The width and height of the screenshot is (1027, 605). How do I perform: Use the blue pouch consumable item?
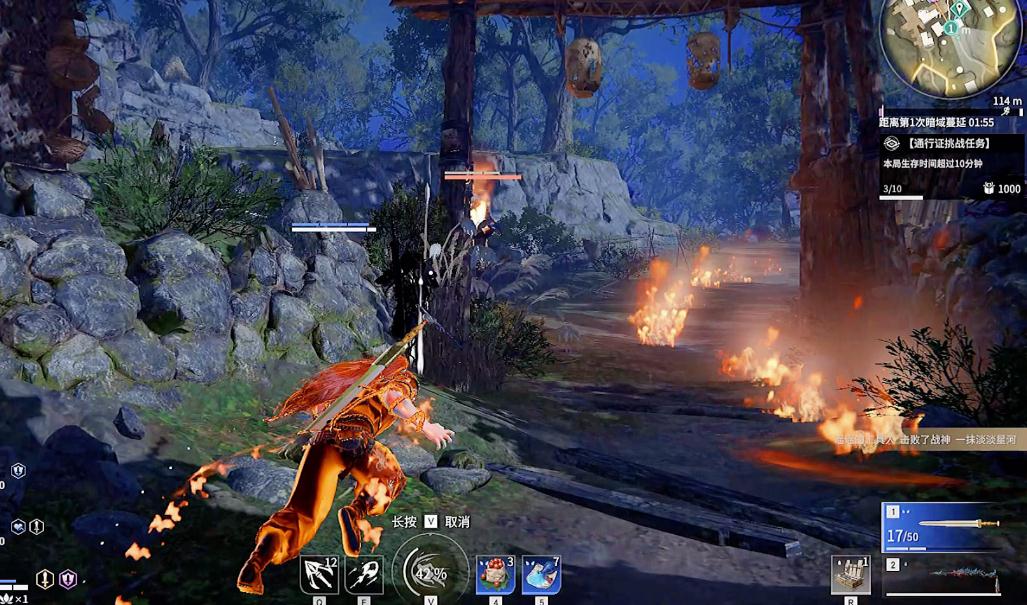click(x=541, y=575)
